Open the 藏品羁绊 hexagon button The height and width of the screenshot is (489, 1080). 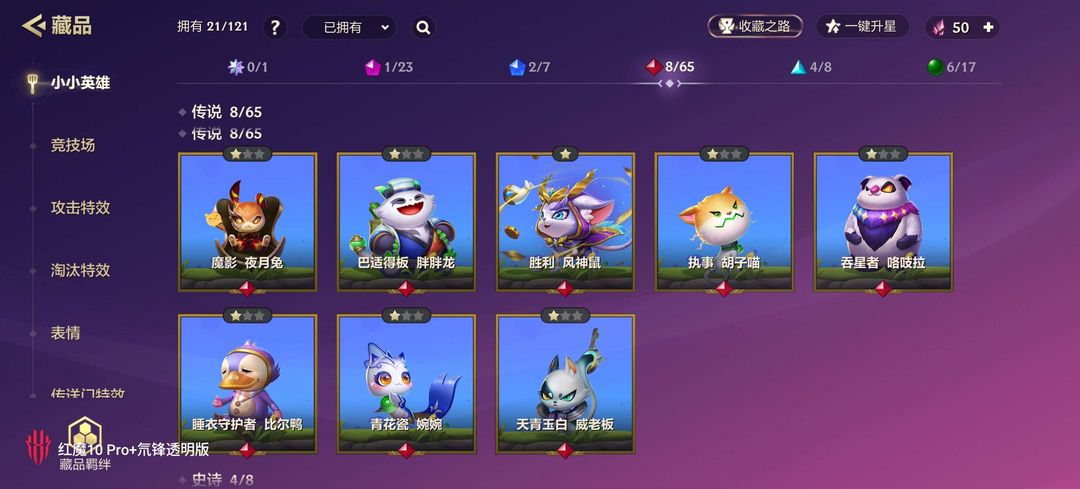(x=83, y=436)
